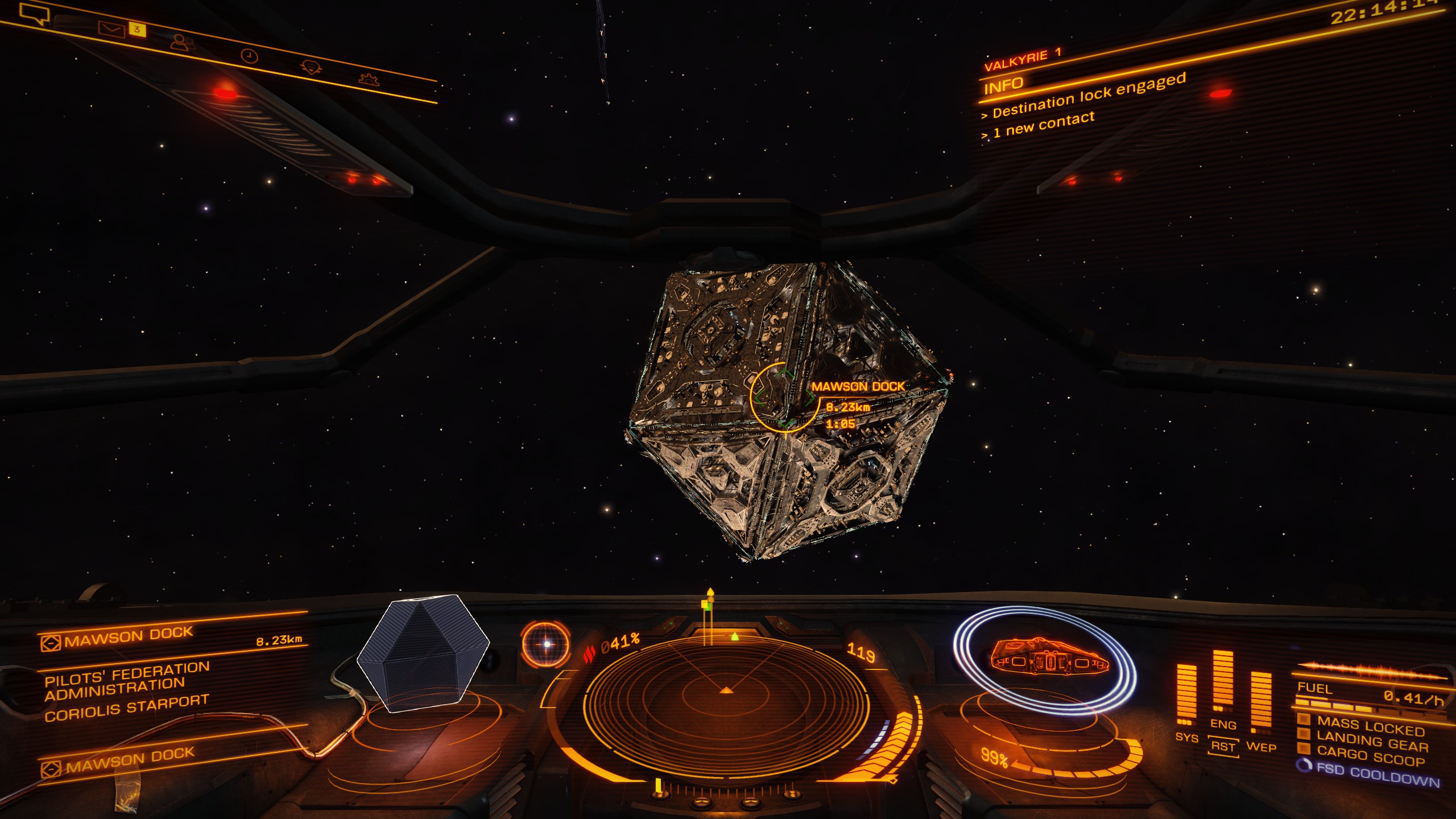The width and height of the screenshot is (1456, 819).
Task: Open the squadron shield emblem tab
Action: click(x=311, y=68)
